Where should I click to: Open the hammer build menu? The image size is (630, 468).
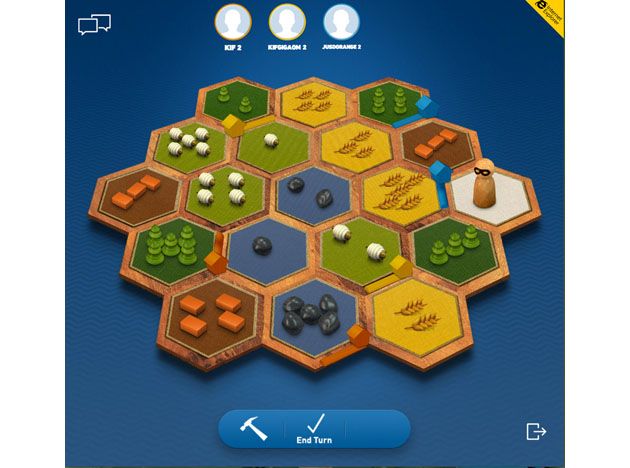[253, 427]
